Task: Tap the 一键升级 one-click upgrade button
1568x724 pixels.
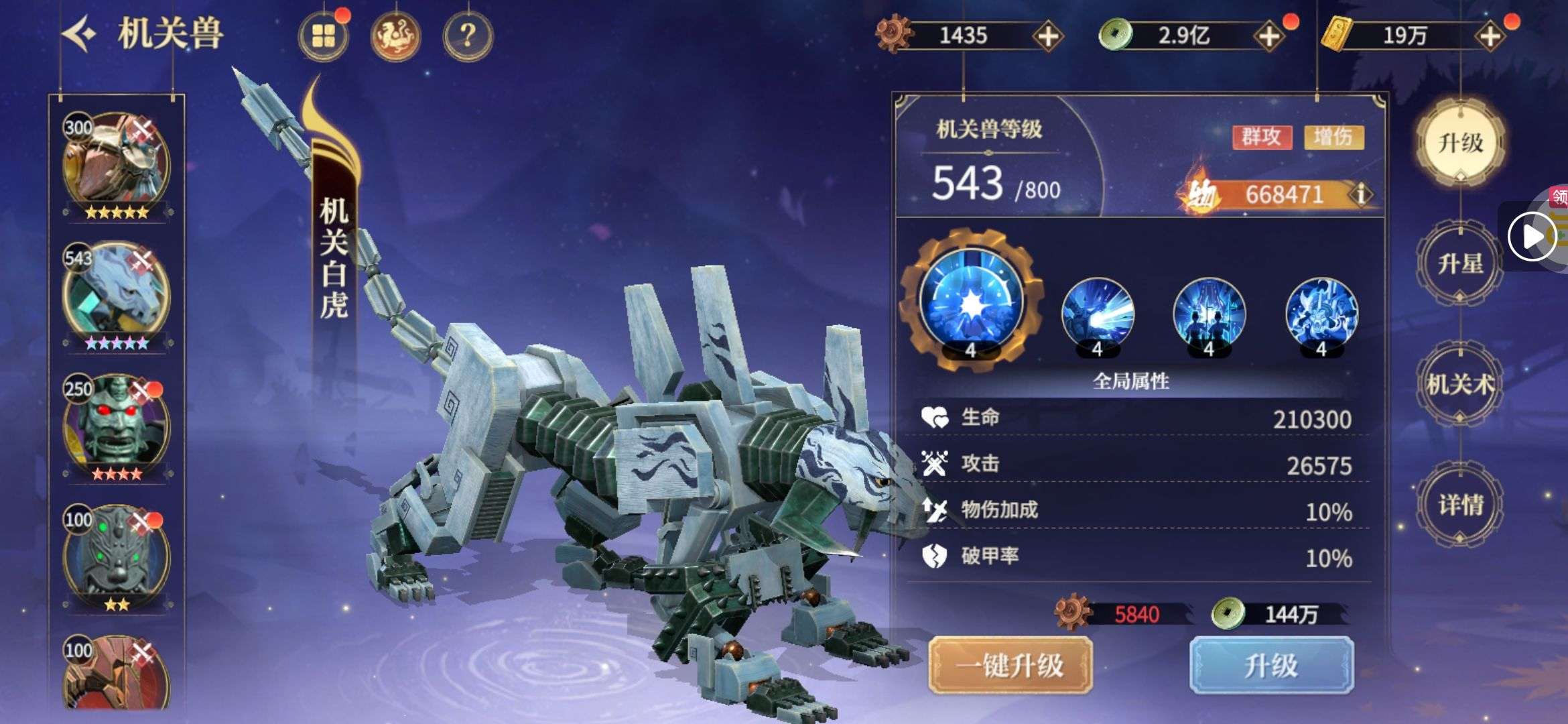Action: point(1010,665)
